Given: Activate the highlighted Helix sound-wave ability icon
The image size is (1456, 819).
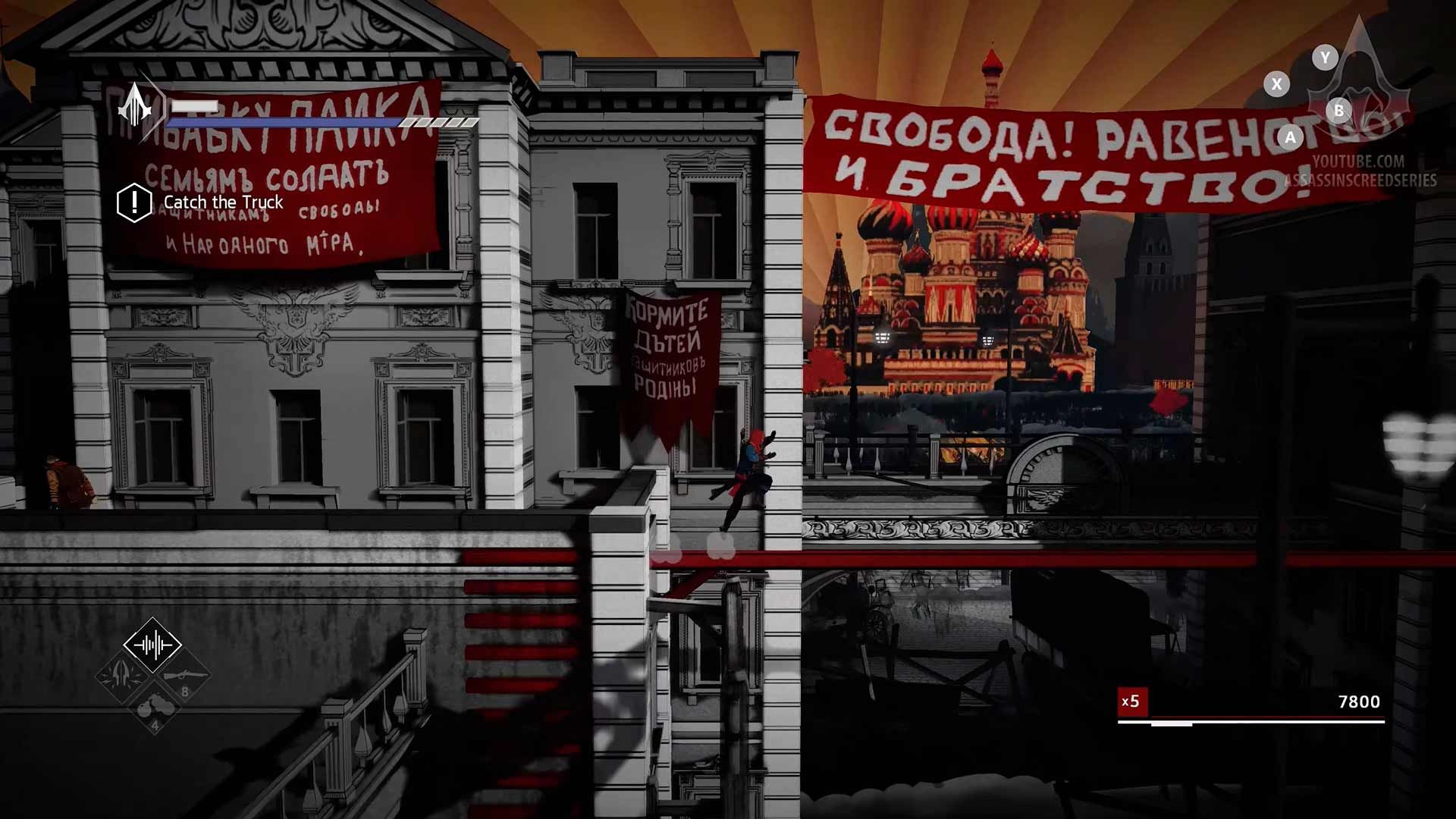Looking at the screenshot, I should (x=152, y=645).
